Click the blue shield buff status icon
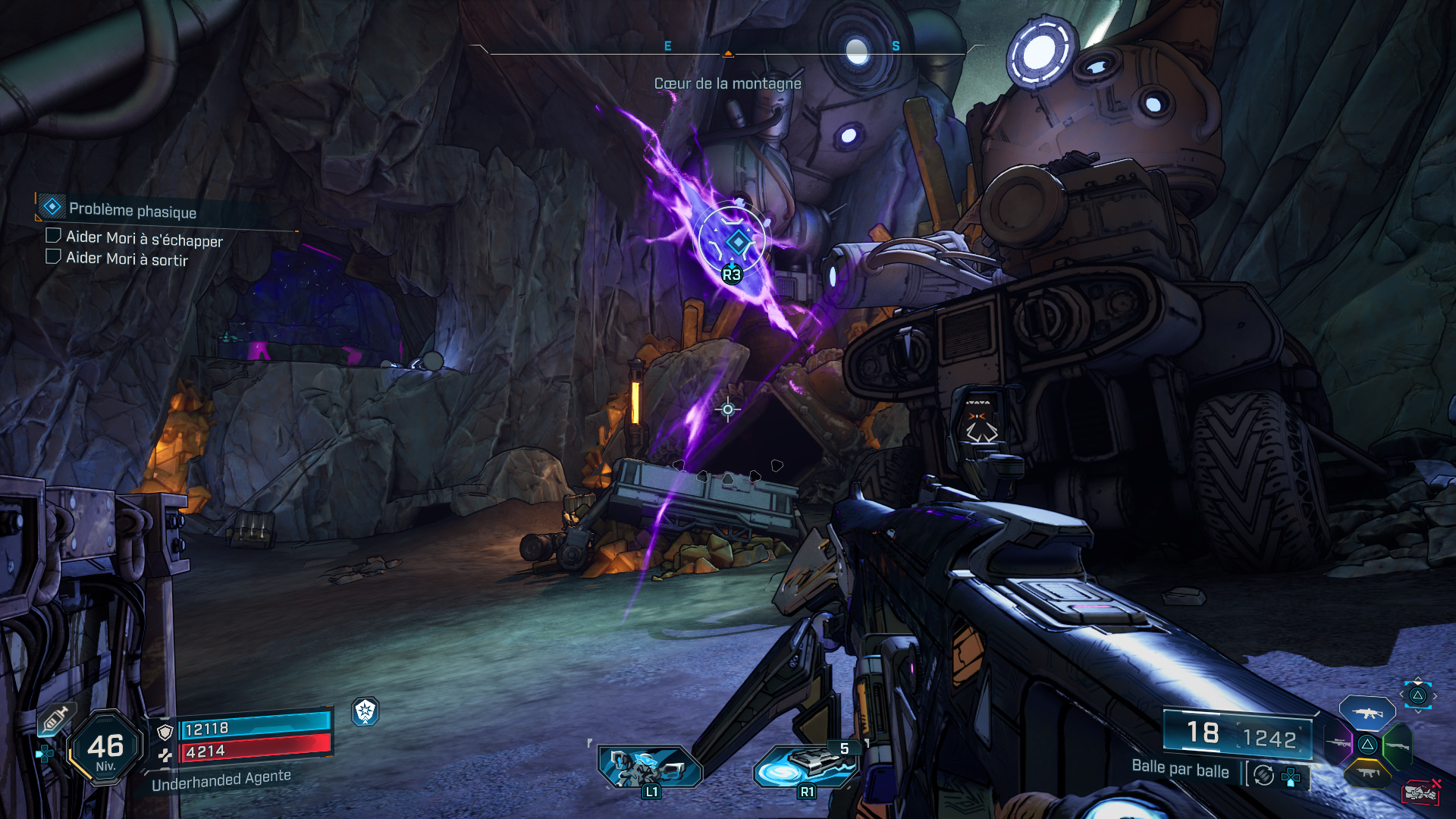1456x819 pixels. [366, 711]
